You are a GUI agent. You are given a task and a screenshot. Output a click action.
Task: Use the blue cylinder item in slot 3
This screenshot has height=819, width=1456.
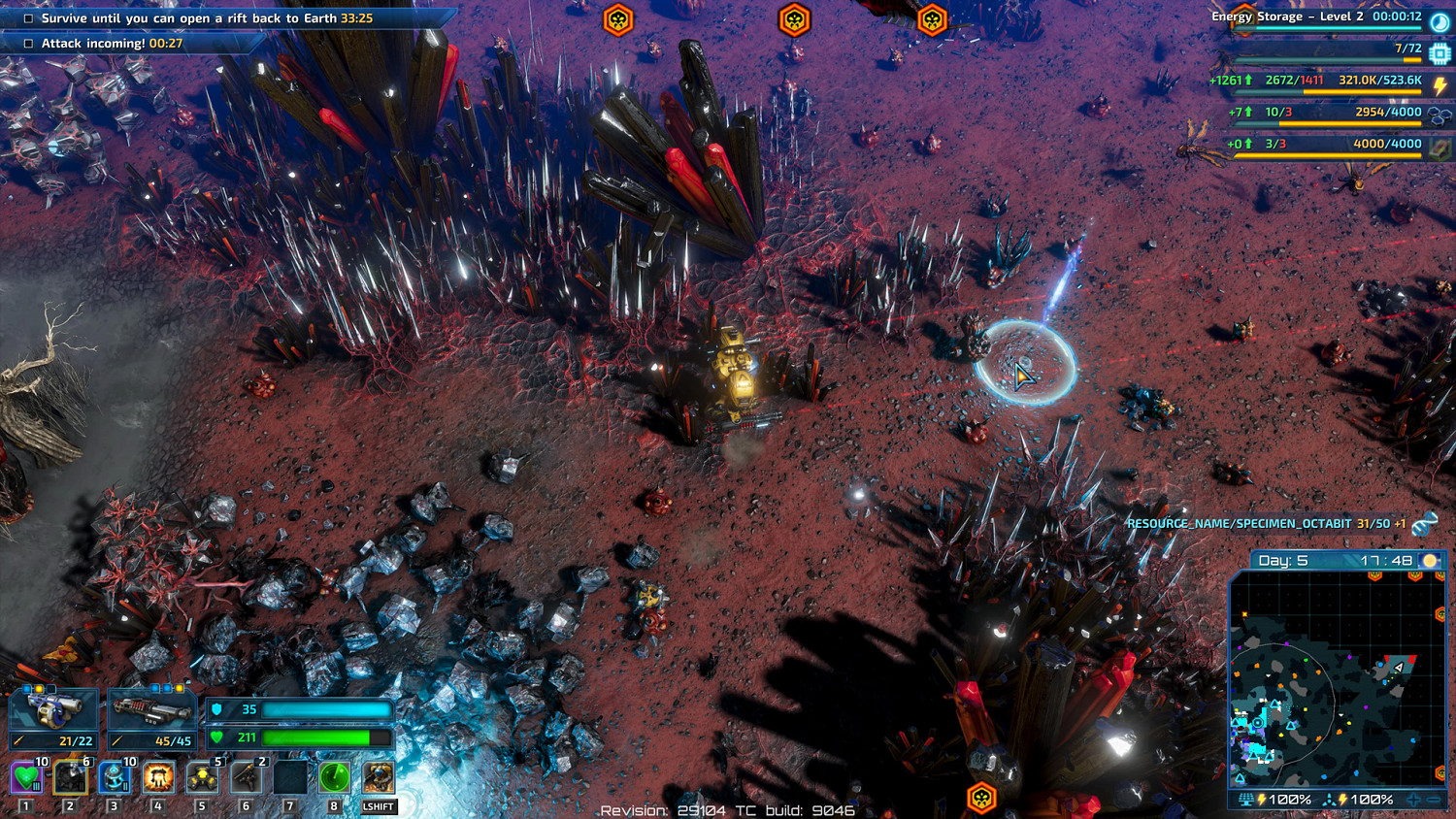point(114,778)
